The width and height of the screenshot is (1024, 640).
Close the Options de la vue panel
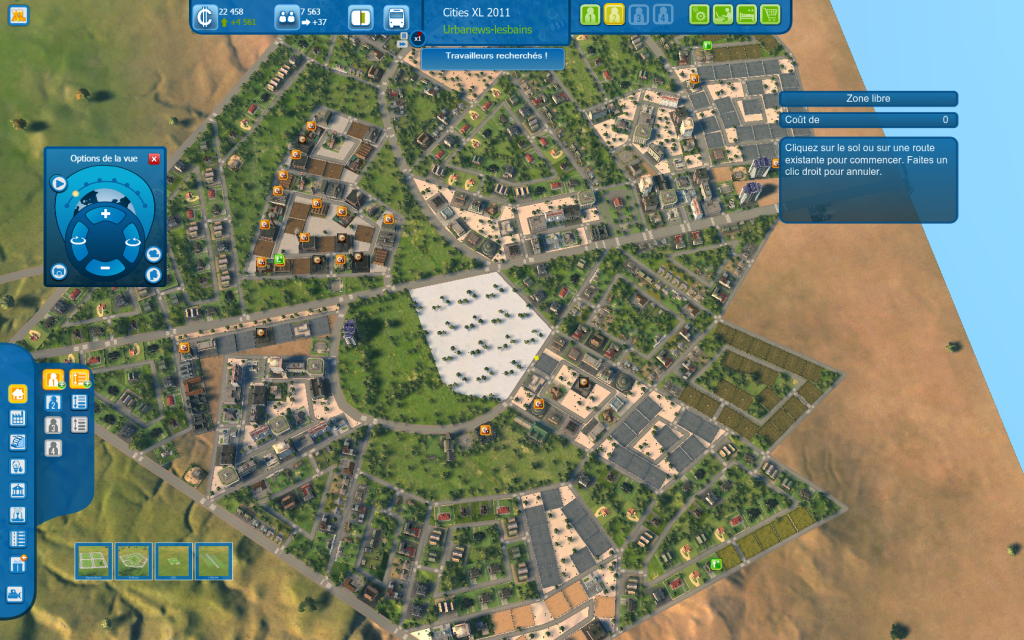click(x=154, y=158)
